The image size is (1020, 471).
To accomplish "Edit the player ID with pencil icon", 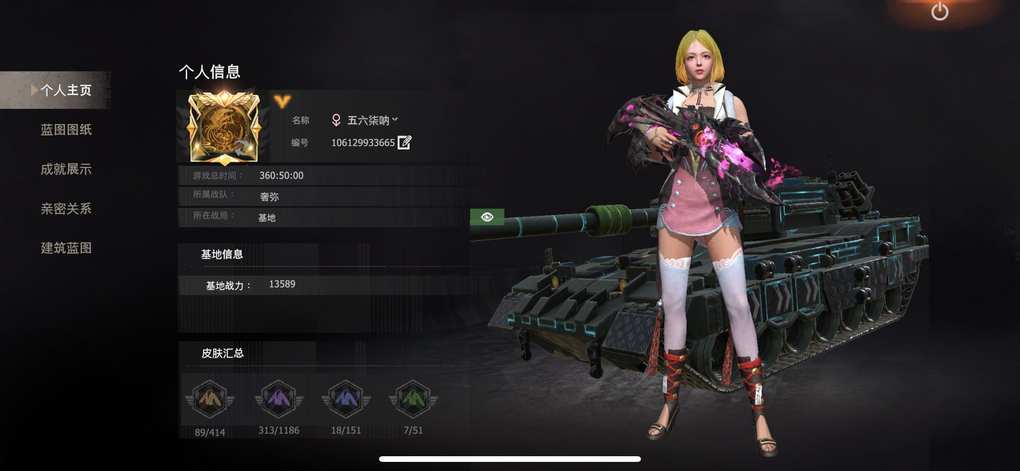I will point(405,142).
